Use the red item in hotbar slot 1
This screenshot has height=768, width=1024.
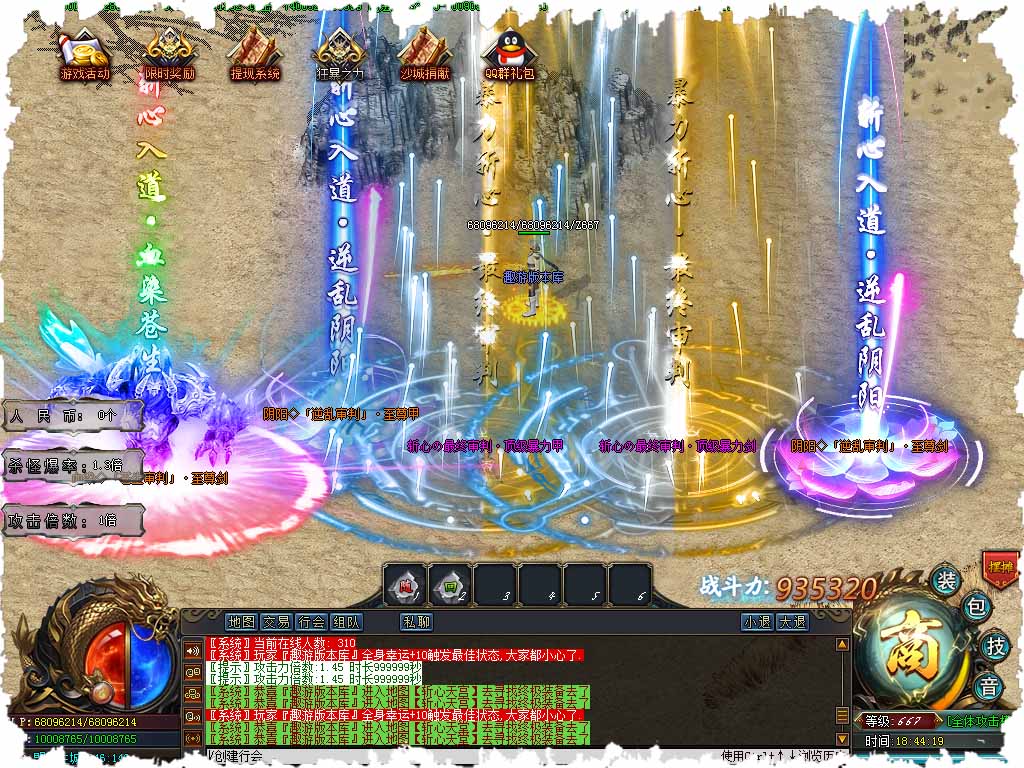[x=404, y=584]
